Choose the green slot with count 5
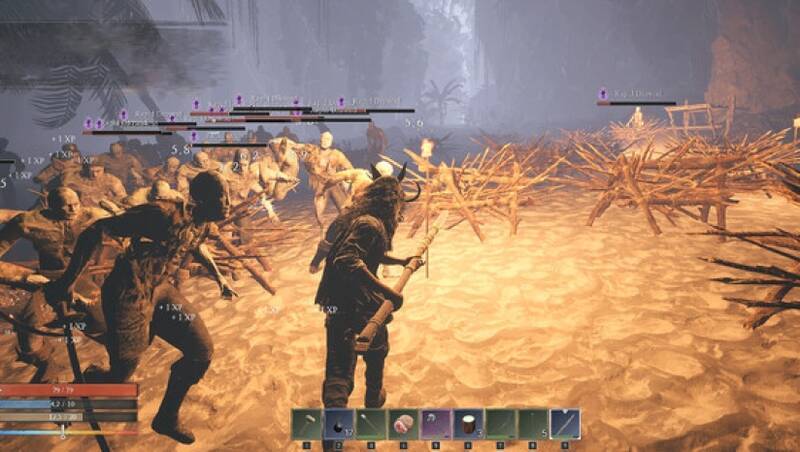Viewport: 800px width, 452px height. click(532, 424)
